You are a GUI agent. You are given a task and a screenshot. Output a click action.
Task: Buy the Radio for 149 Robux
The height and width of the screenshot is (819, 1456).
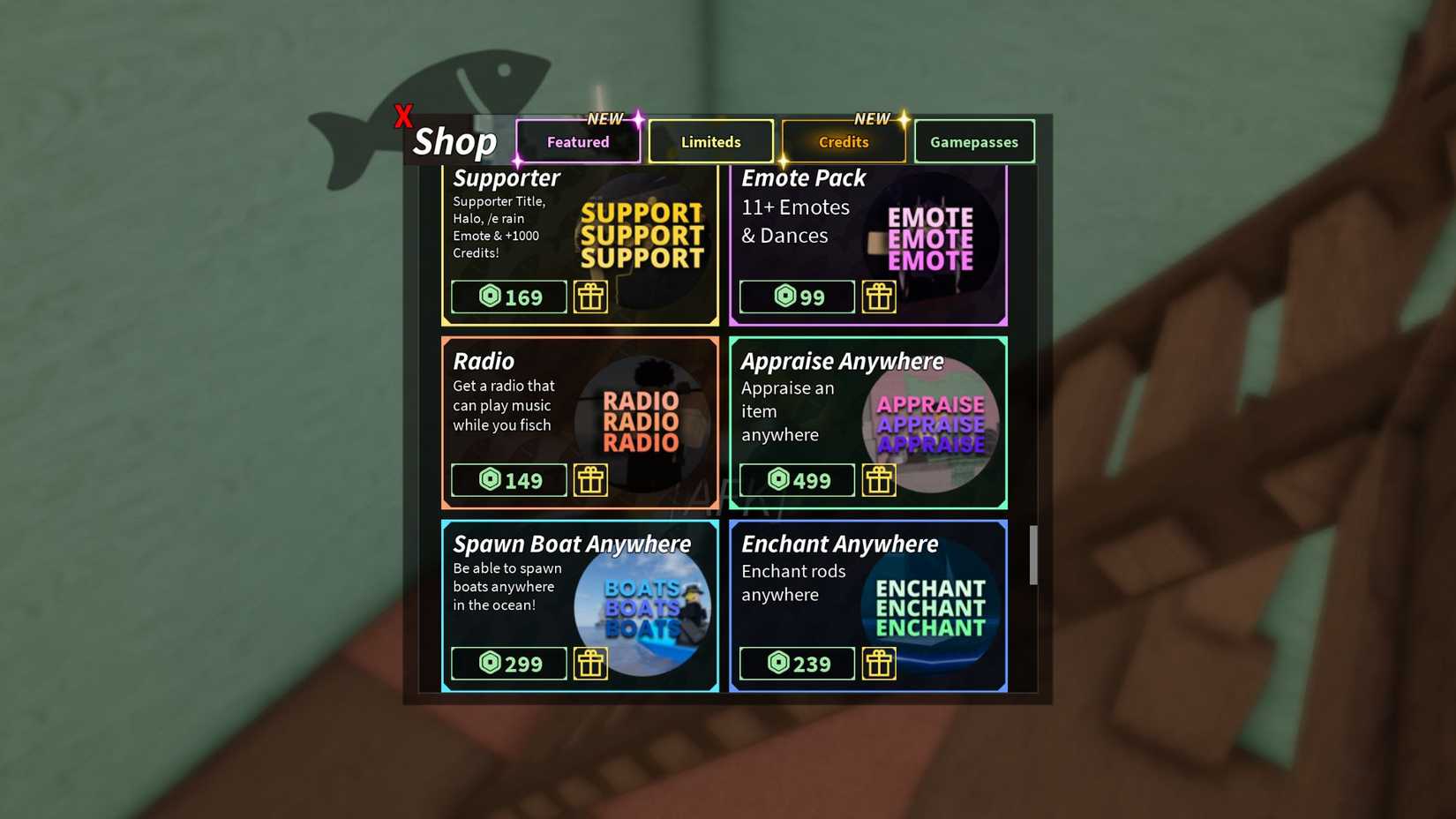[508, 480]
